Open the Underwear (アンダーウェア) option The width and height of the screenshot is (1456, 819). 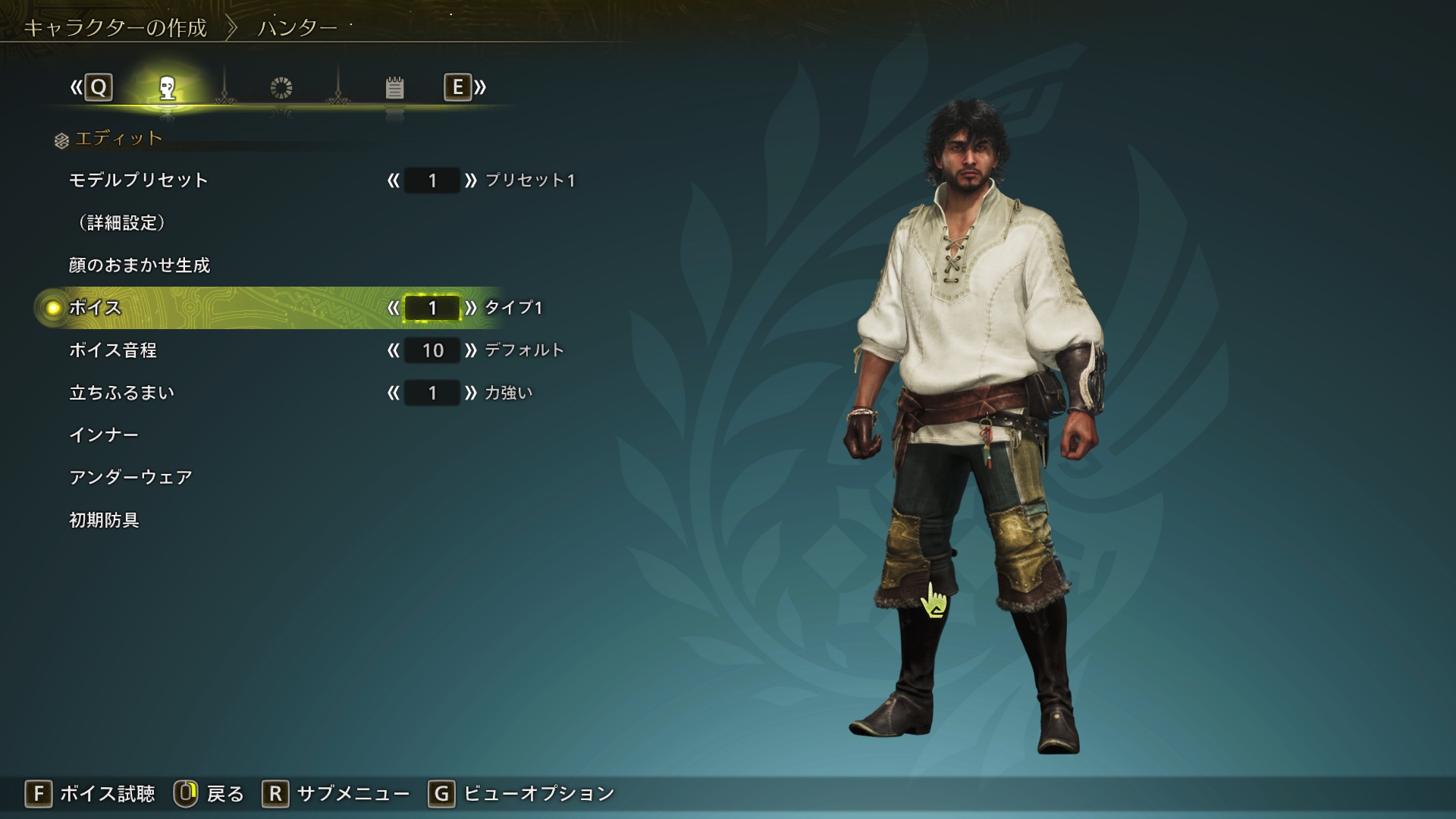click(x=130, y=478)
